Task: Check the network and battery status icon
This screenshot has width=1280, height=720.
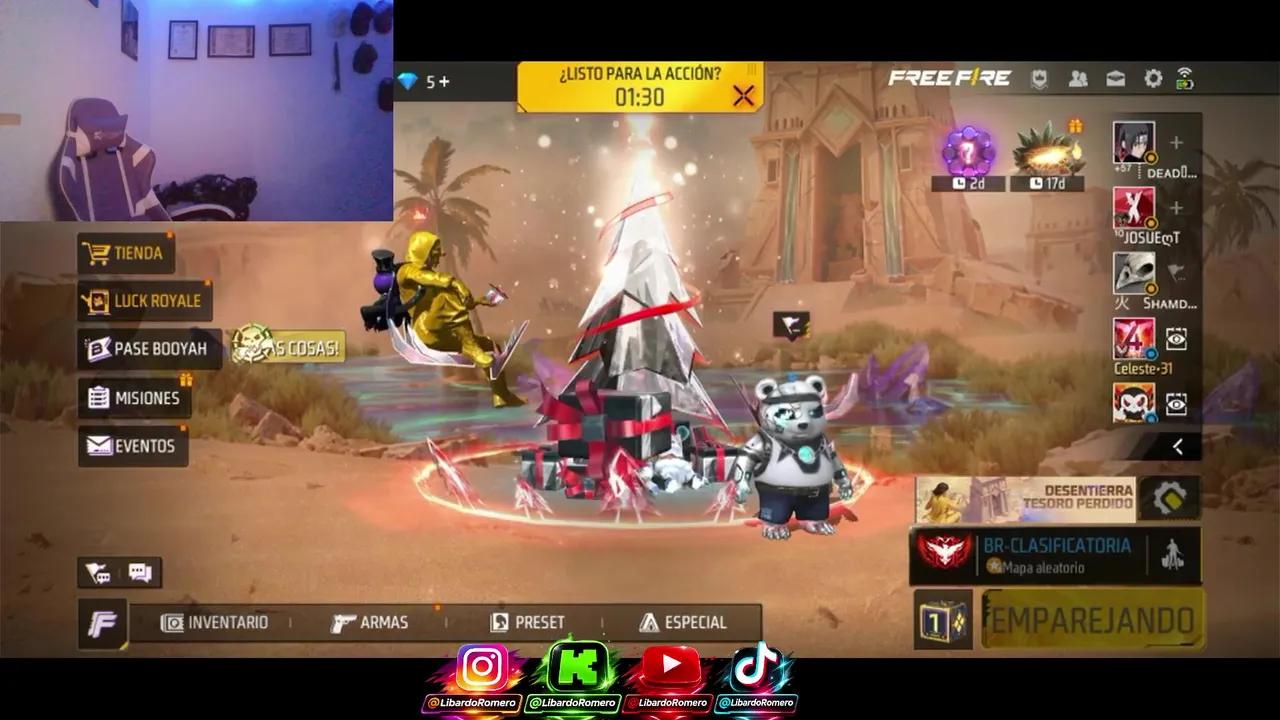Action: pos(1186,76)
